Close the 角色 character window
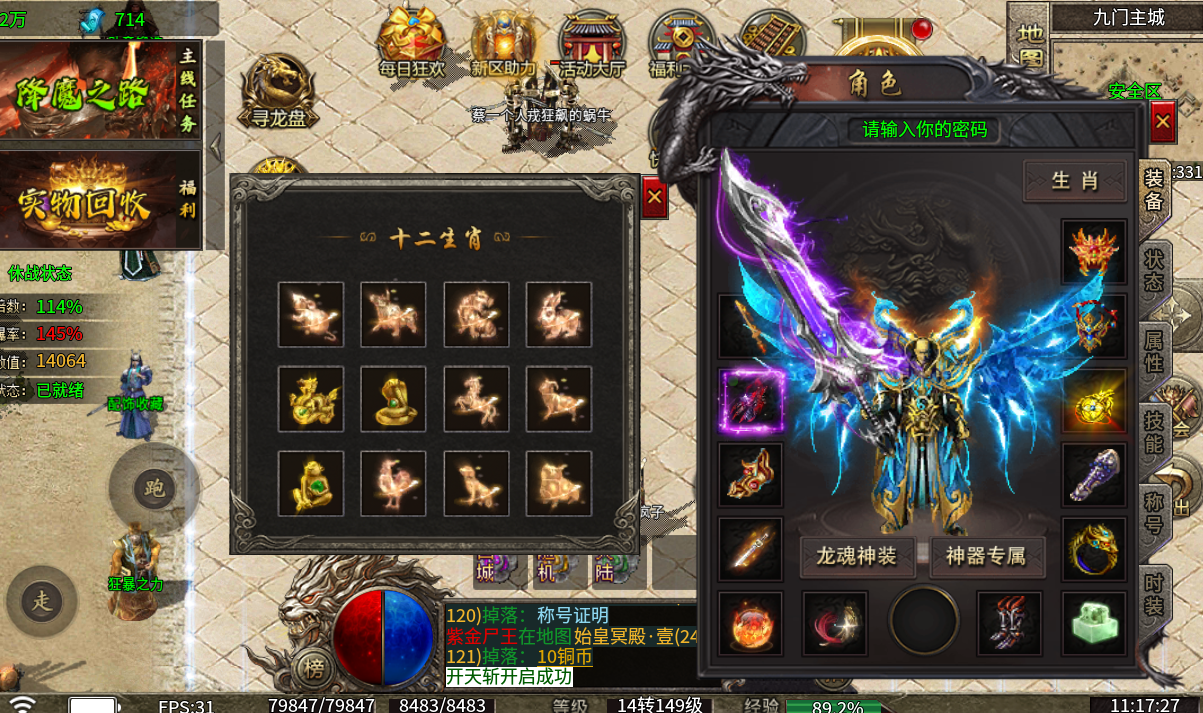The height and width of the screenshot is (713, 1203). 1162,124
